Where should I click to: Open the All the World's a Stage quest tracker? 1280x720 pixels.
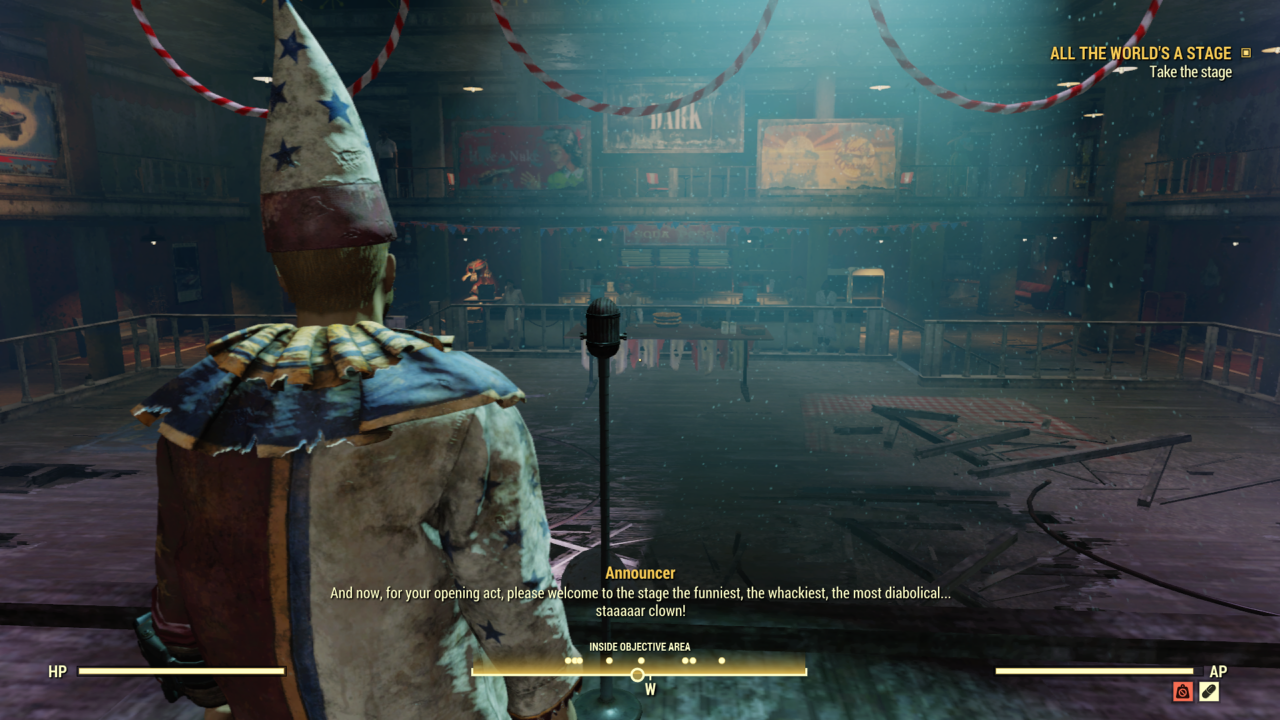point(1140,54)
